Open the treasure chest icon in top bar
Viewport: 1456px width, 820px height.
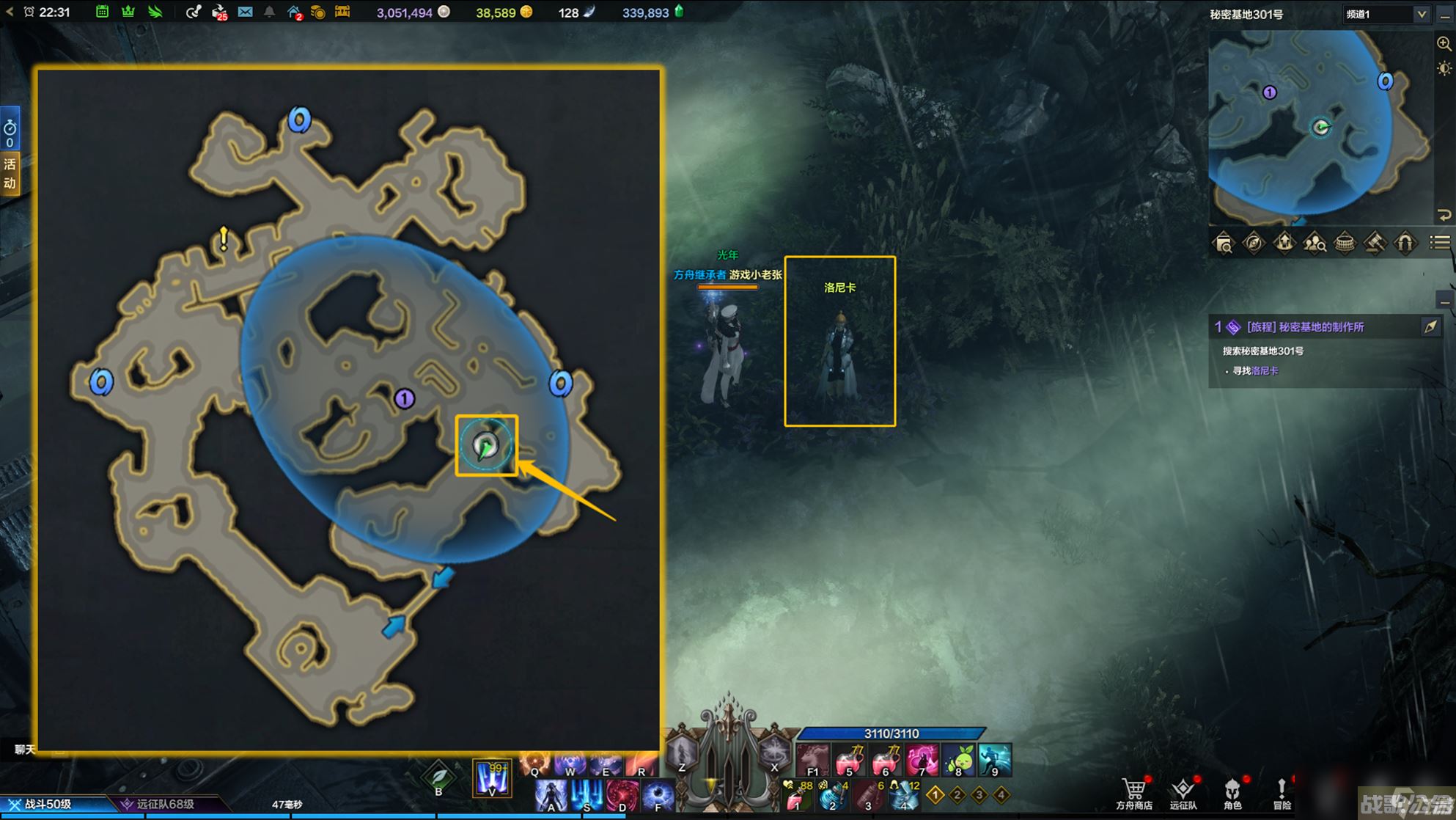click(x=342, y=12)
